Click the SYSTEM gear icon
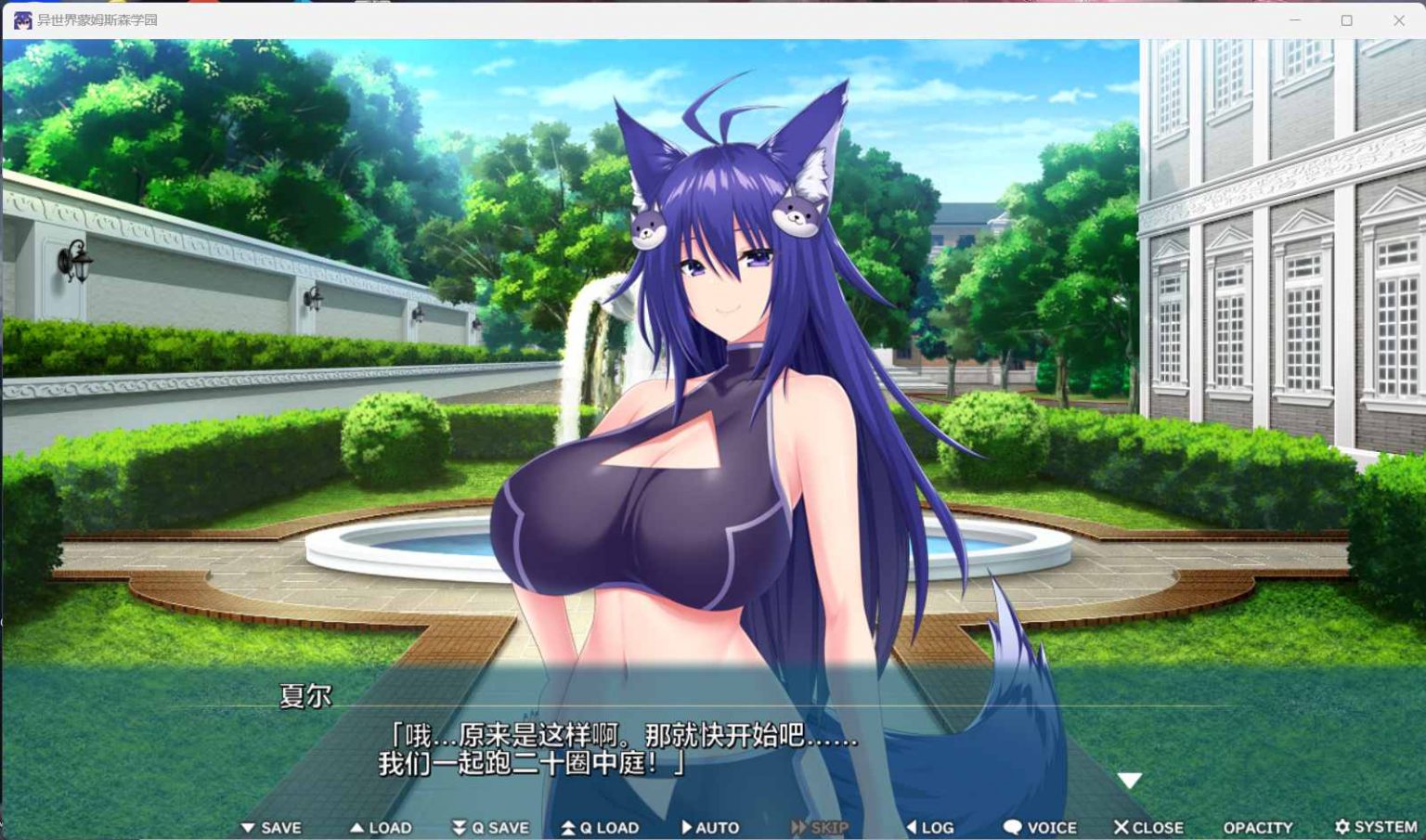 [x=1344, y=826]
